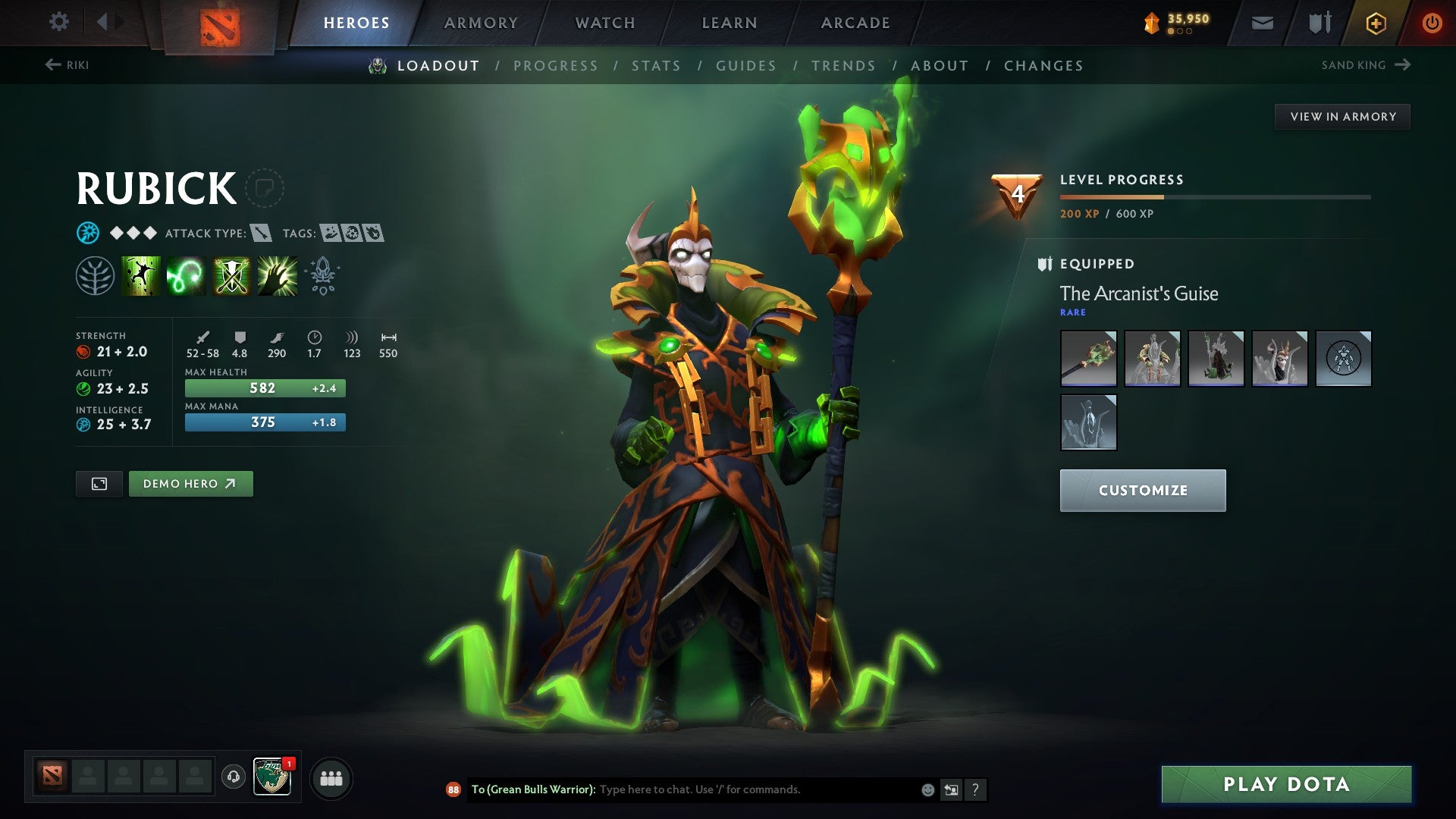This screenshot has height=819, width=1456.
Task: Click the power/logout icon
Action: (x=1433, y=23)
